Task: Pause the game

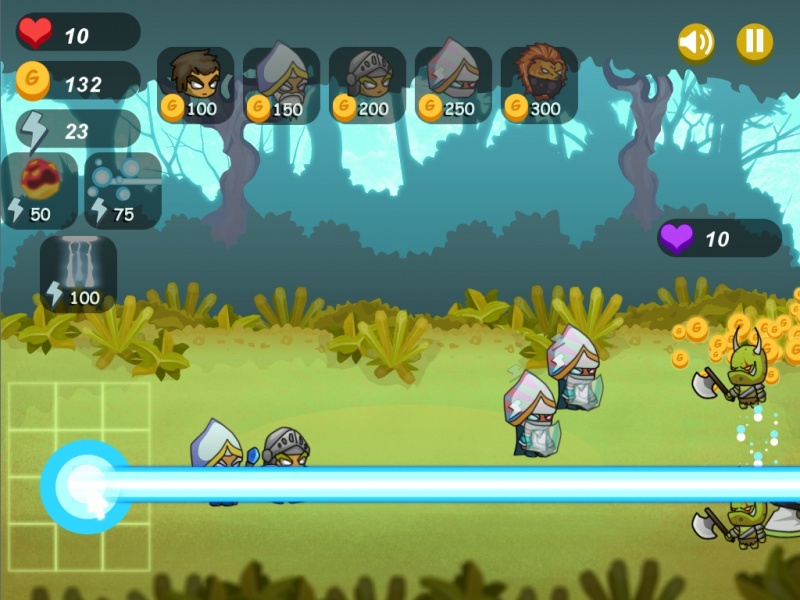Action: click(x=754, y=42)
